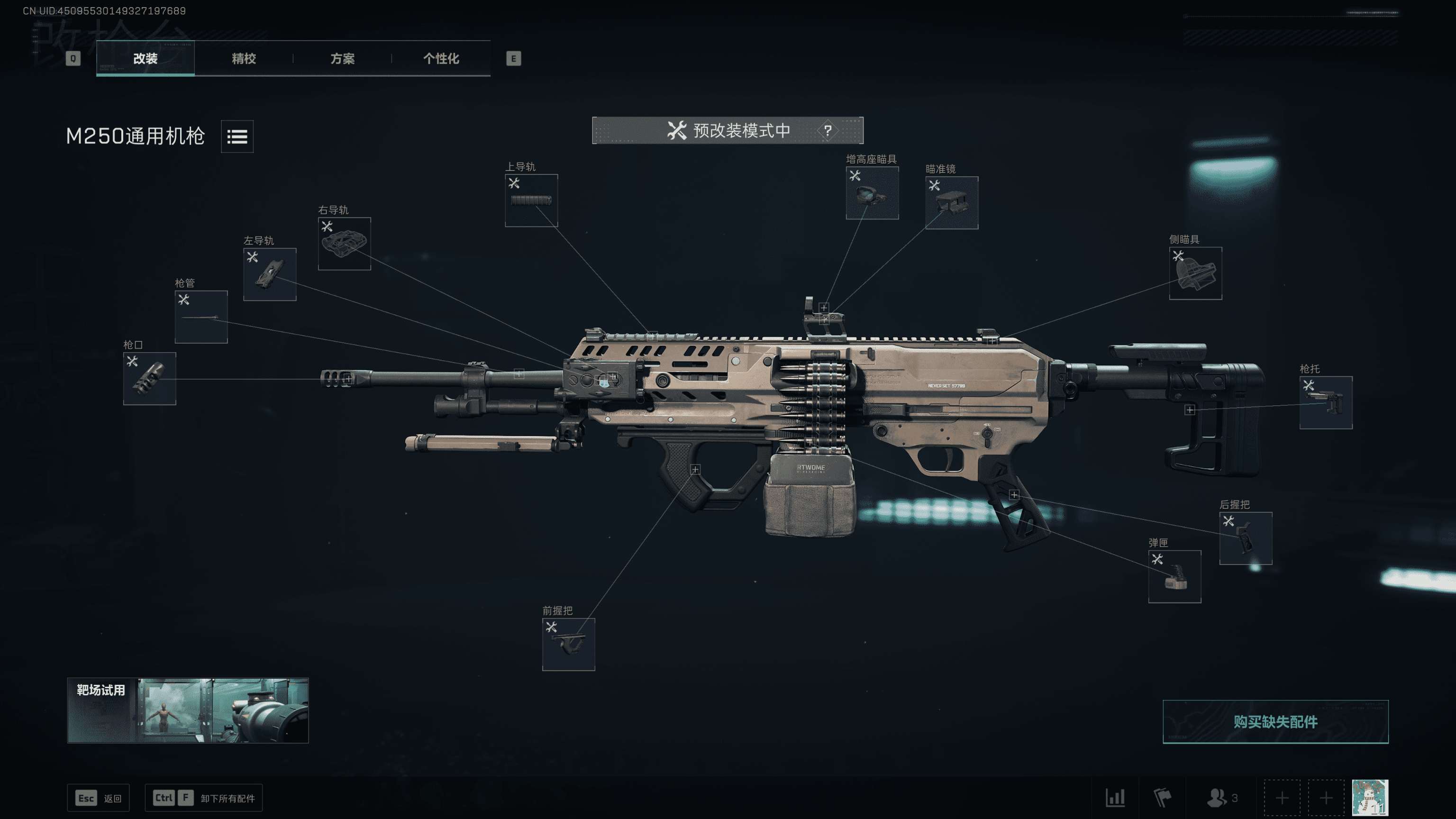Go to the 个性化 tab
Viewport: 1456px width, 819px height.
[441, 58]
